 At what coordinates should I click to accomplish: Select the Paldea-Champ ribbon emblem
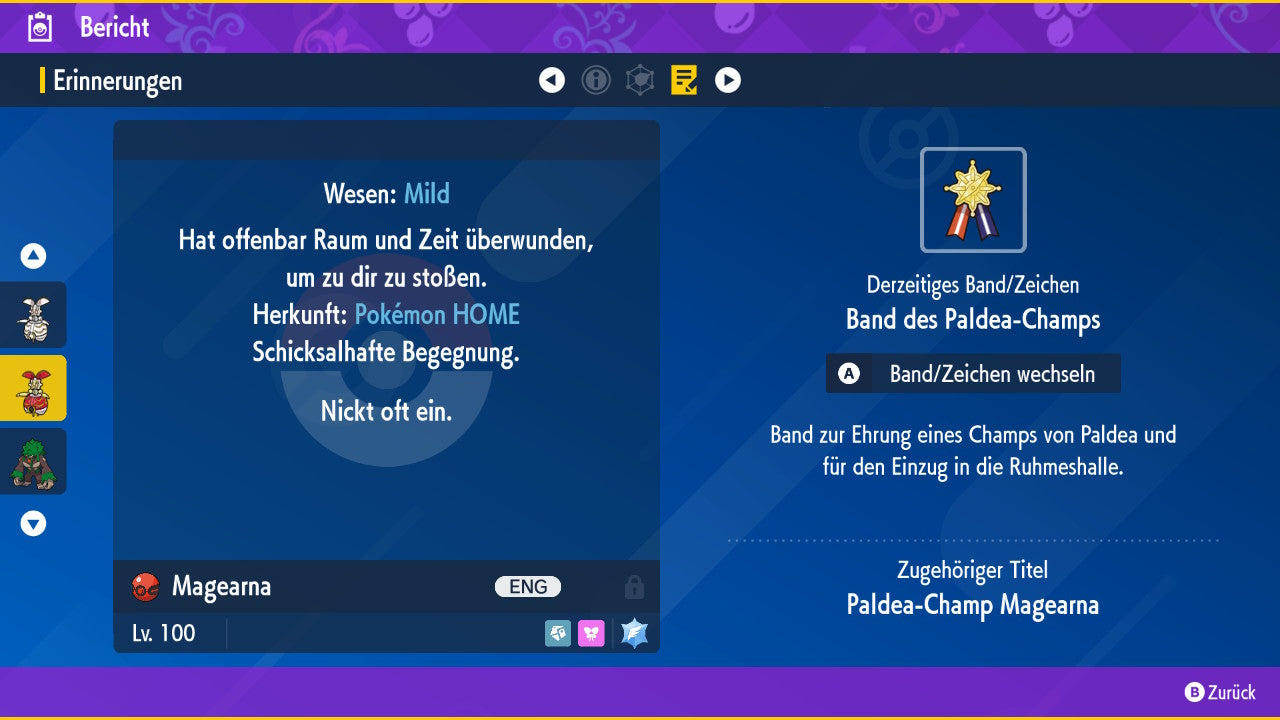(x=972, y=200)
